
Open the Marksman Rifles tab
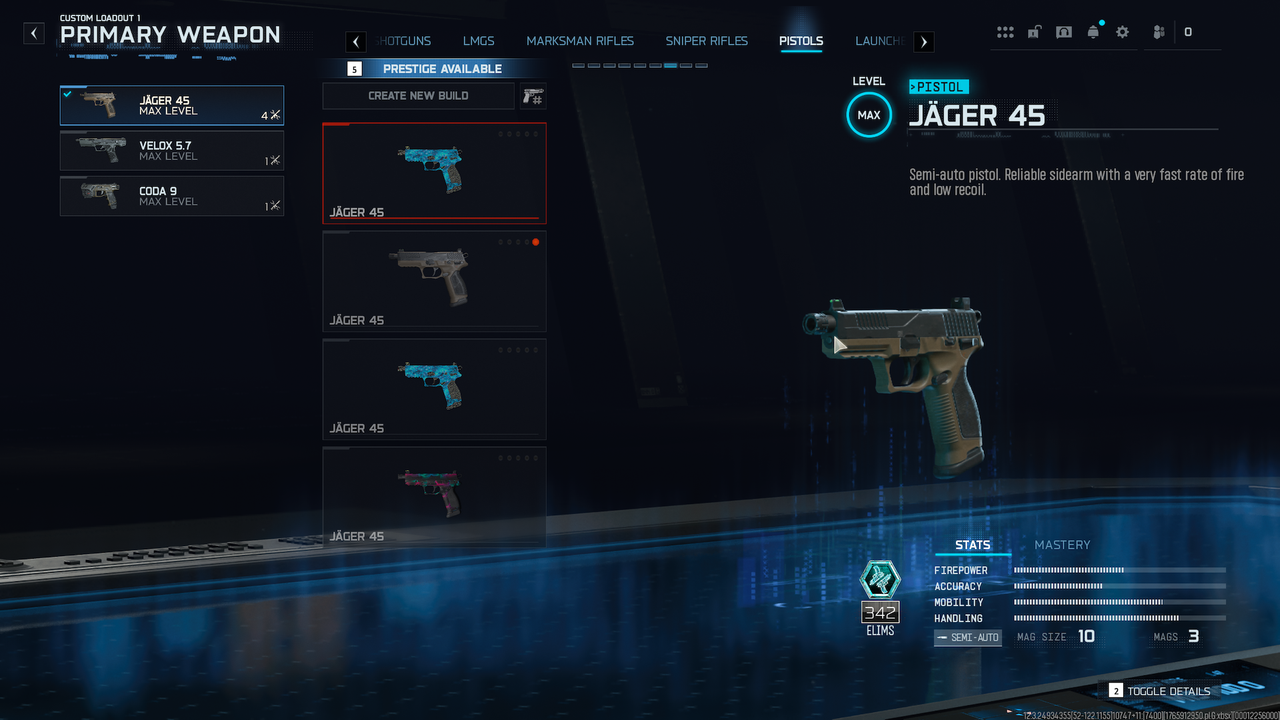coord(580,41)
